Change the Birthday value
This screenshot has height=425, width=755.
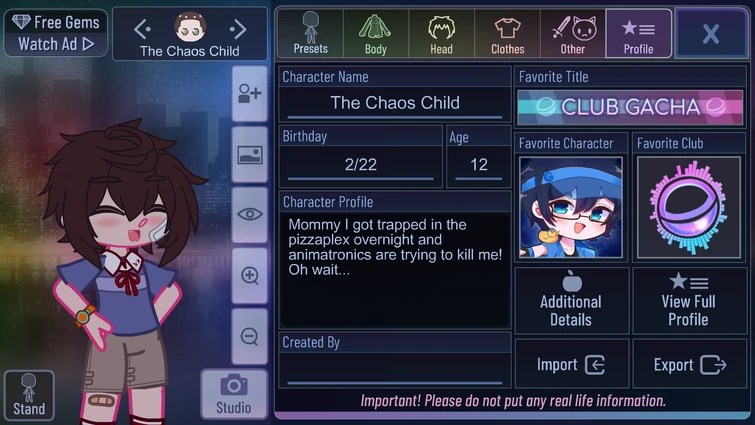point(360,164)
